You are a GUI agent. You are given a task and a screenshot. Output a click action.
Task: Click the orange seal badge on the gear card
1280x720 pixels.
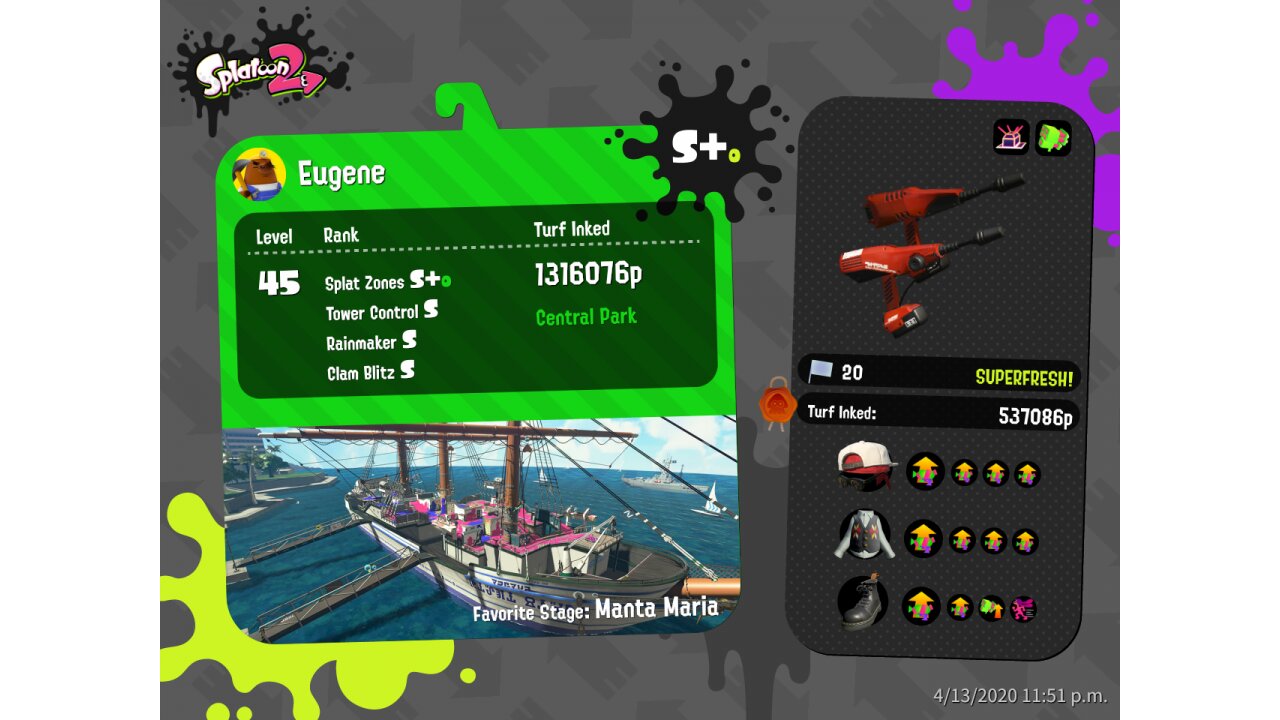[777, 404]
